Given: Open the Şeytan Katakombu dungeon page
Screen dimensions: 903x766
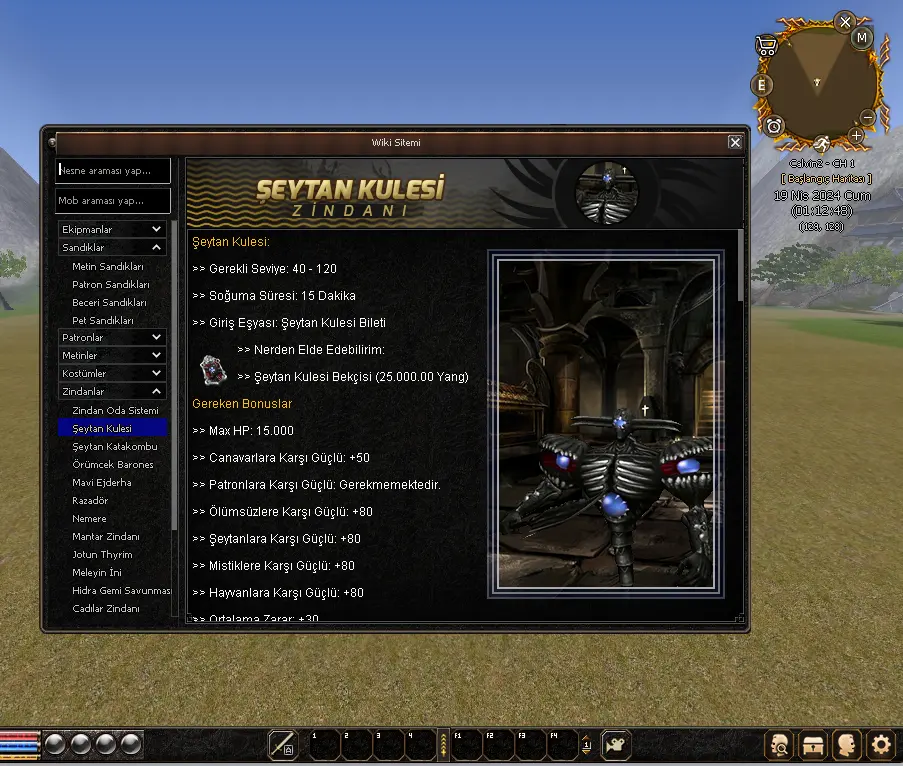Looking at the screenshot, I should pyautogui.click(x=115, y=447).
